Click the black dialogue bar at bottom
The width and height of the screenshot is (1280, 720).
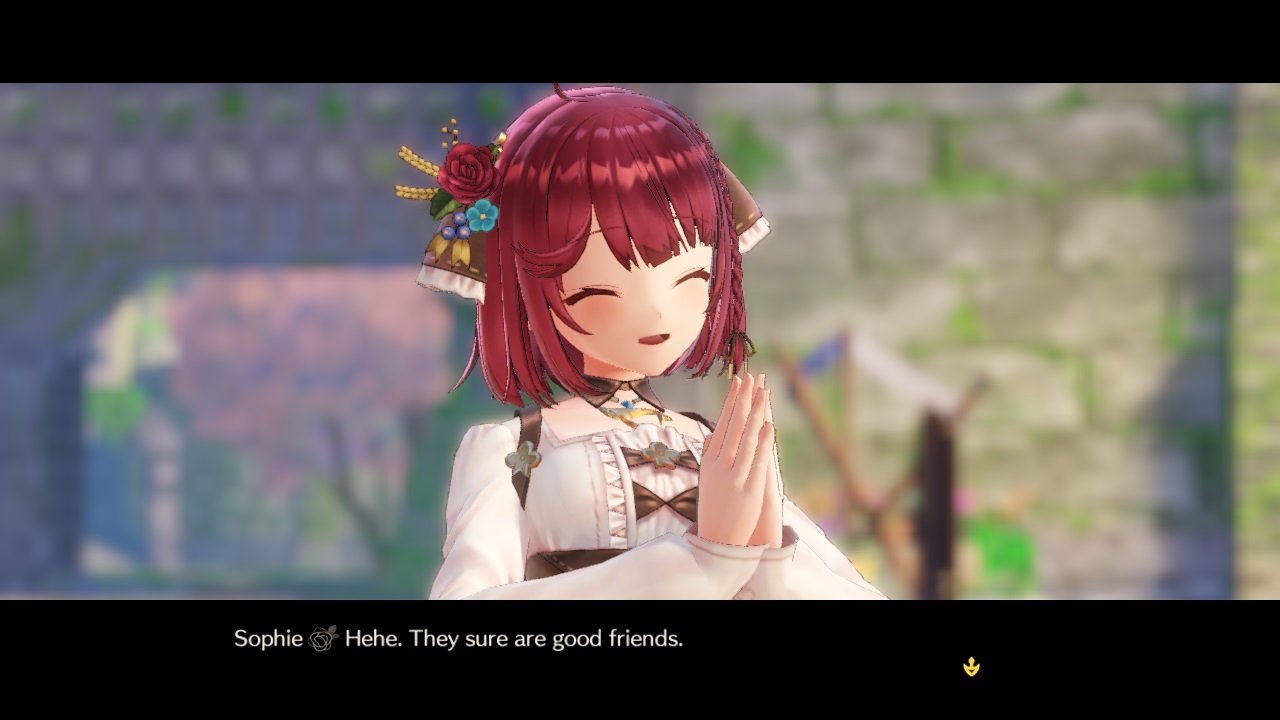[640, 660]
